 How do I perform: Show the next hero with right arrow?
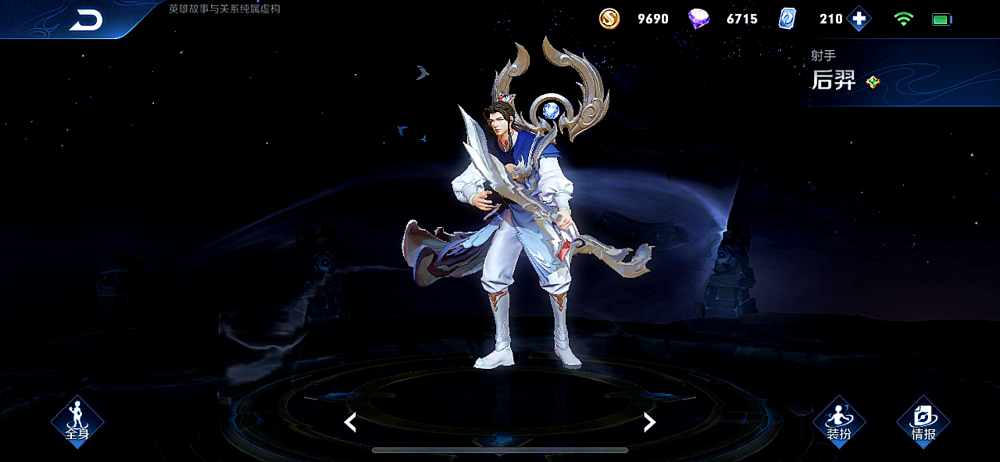[649, 422]
